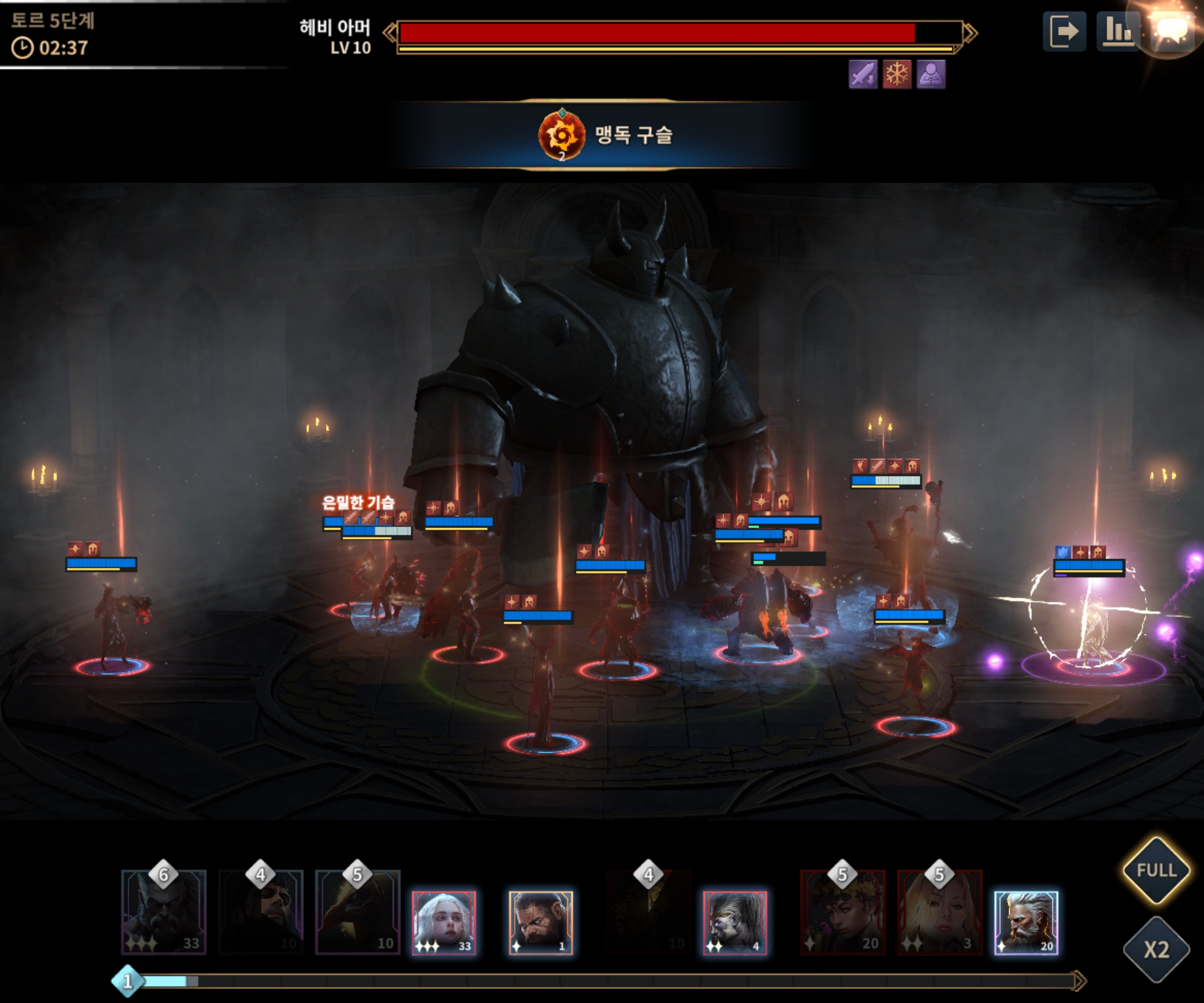Screen dimensions: 1204x1003
Task: Toggle the FULL auto-battle button
Action: pyautogui.click(x=1156, y=870)
